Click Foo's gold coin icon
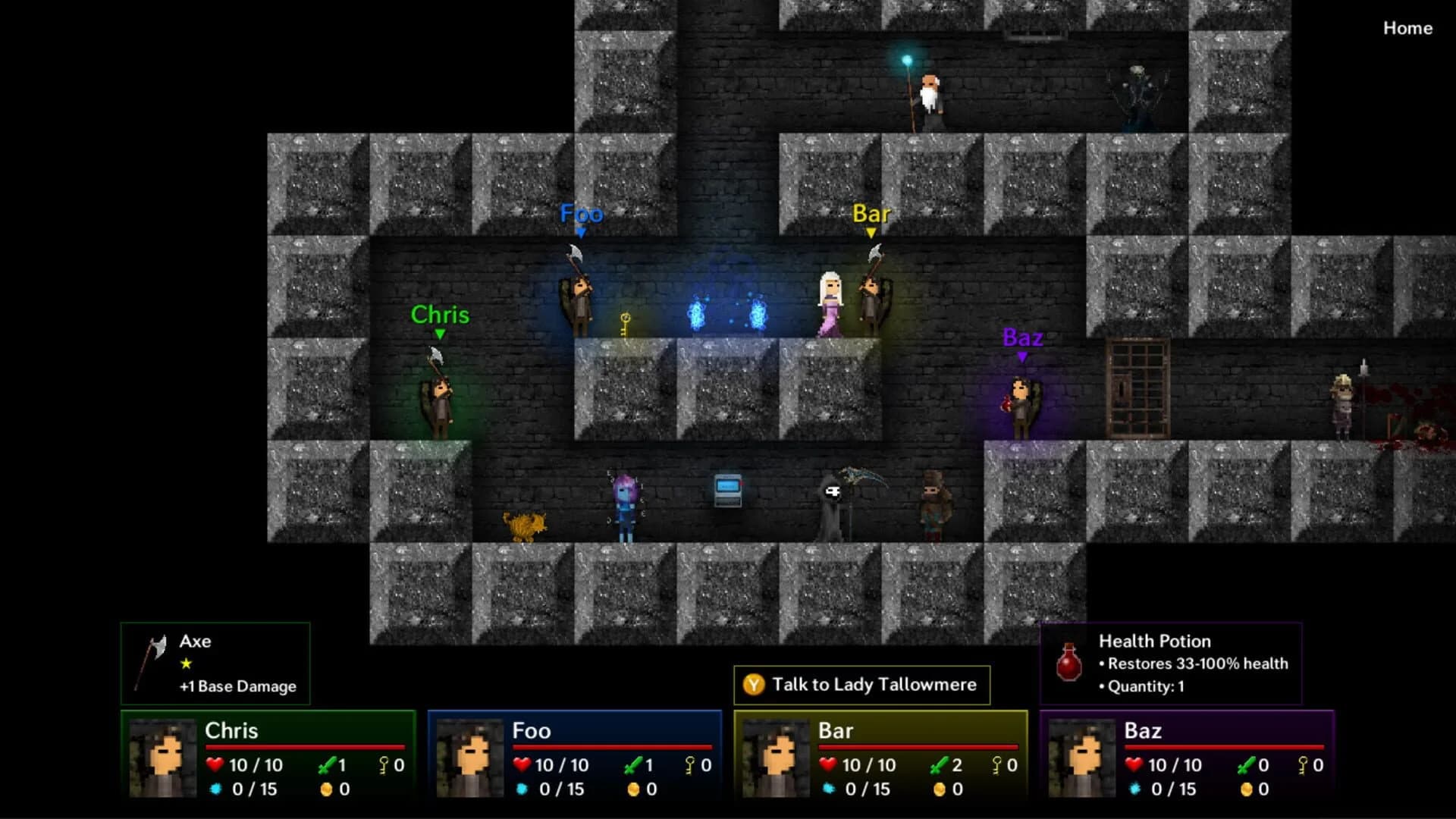1456x819 pixels. point(635,789)
